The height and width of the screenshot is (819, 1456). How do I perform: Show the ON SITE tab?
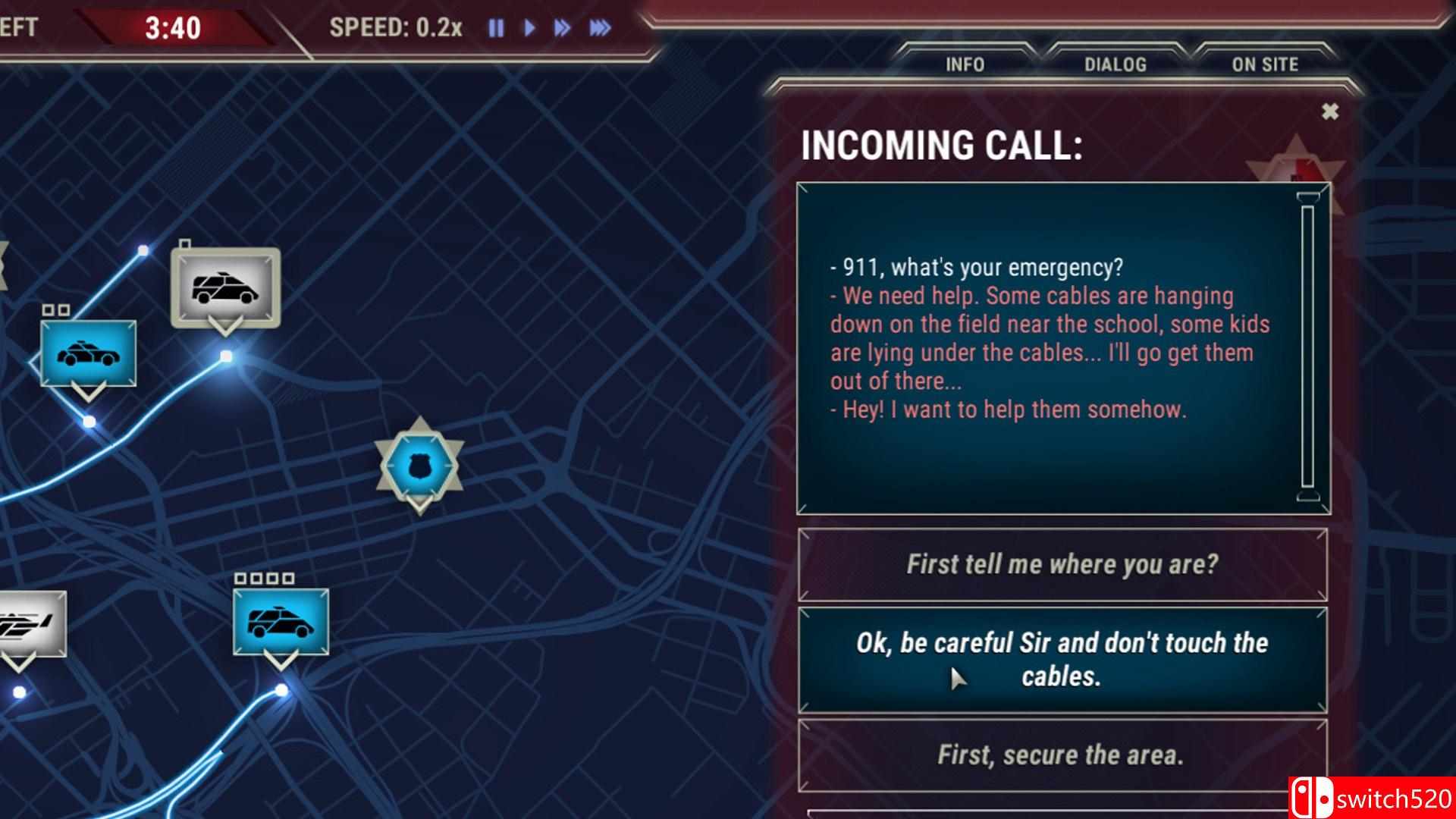click(x=1264, y=64)
